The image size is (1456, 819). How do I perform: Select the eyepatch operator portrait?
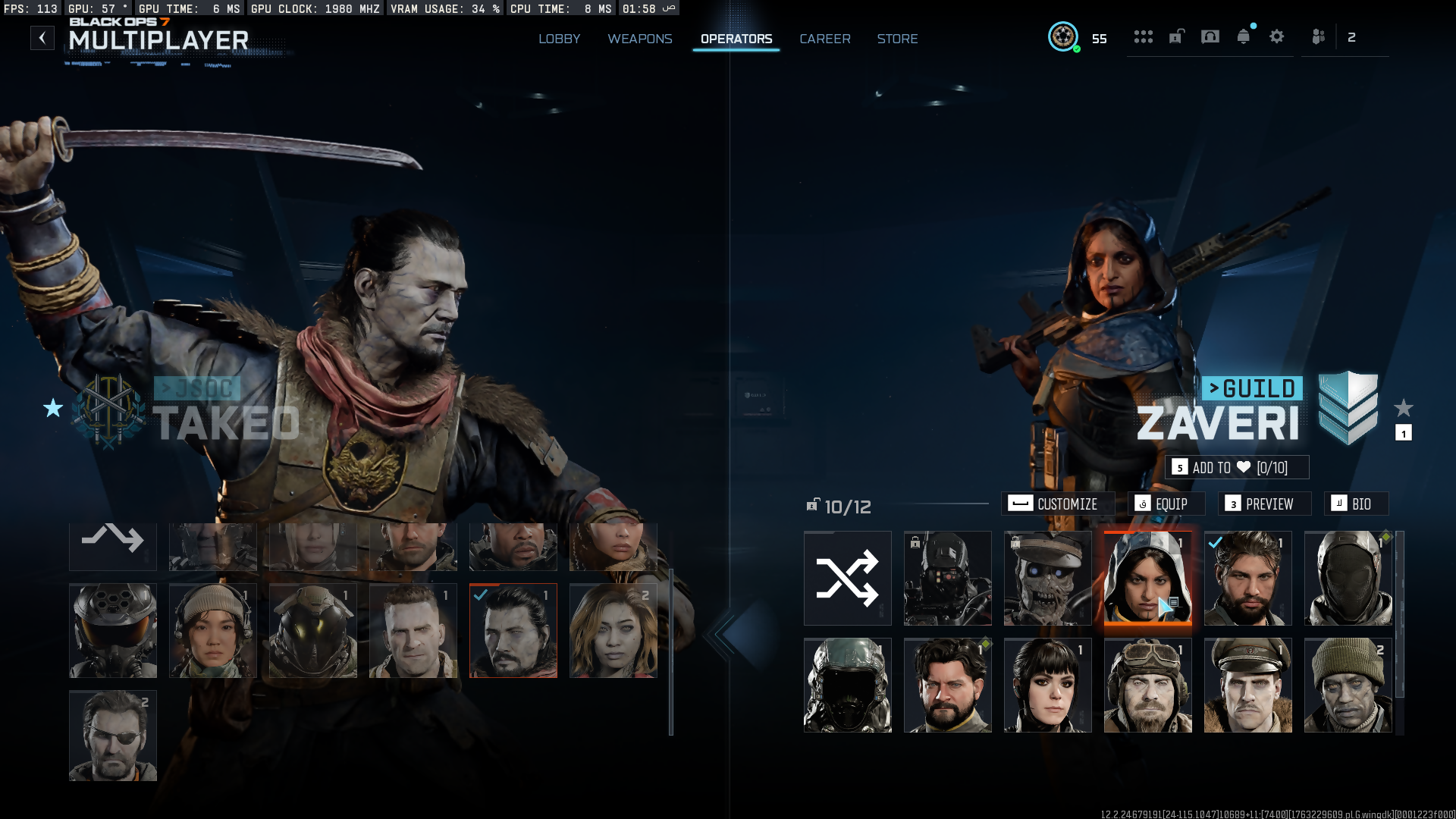[113, 736]
